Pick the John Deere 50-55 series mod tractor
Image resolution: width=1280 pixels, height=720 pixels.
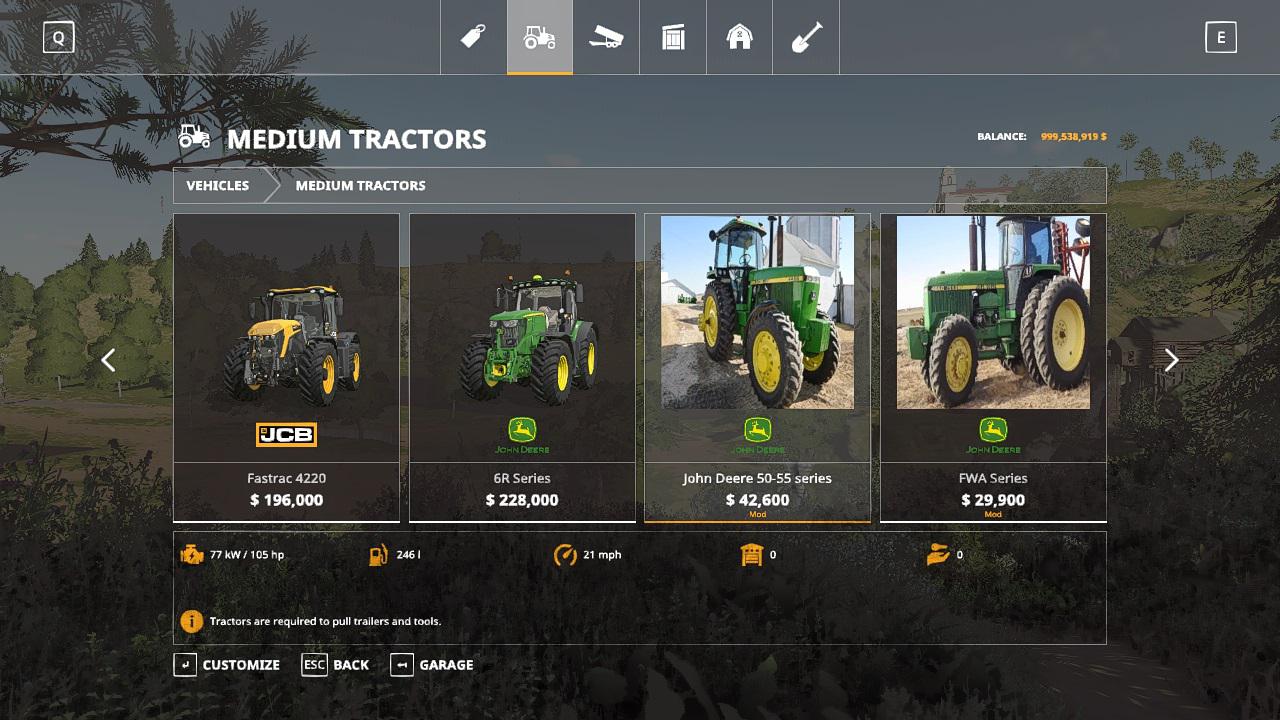[757, 366]
